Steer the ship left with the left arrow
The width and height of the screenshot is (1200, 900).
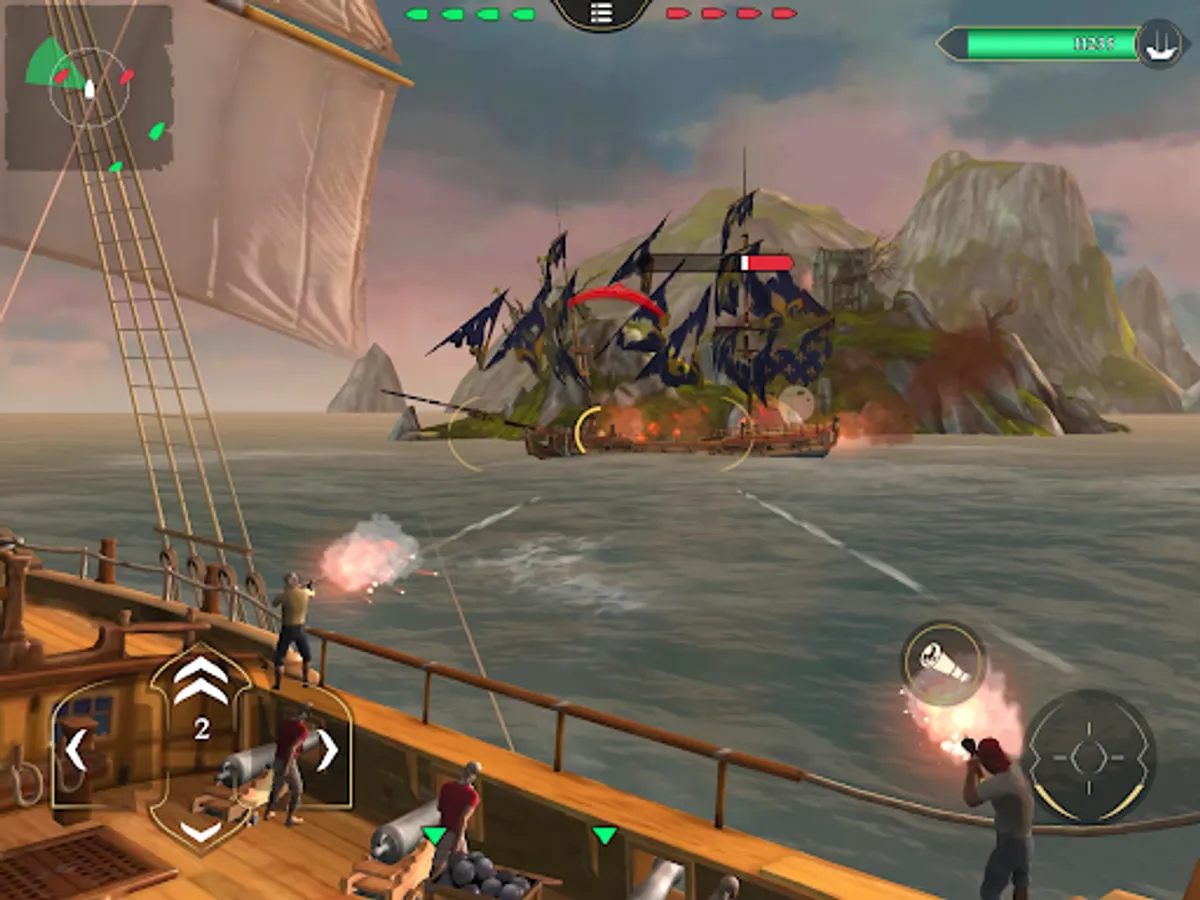click(x=76, y=750)
